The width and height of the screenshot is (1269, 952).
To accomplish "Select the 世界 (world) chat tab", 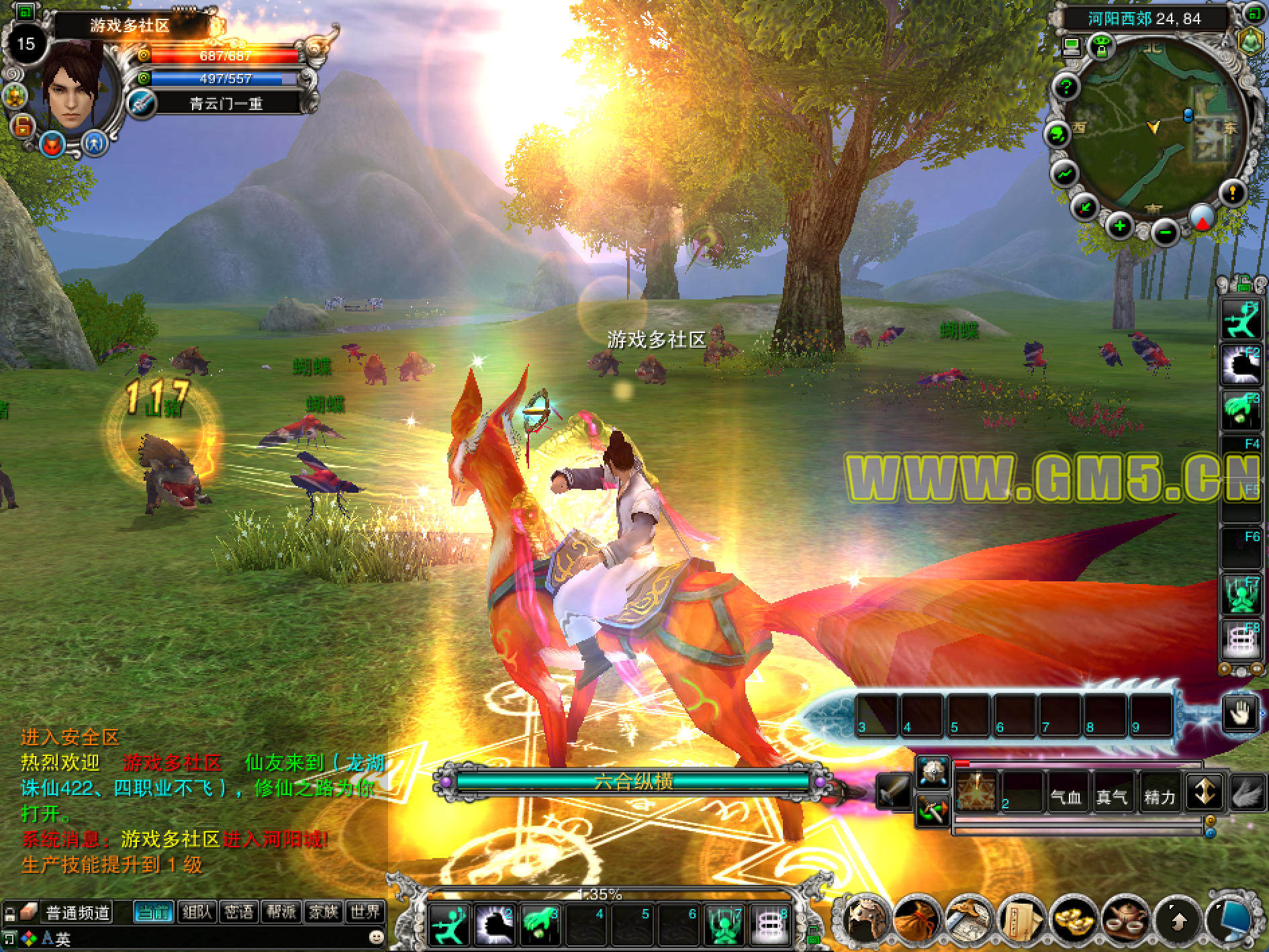I will pyautogui.click(x=365, y=912).
